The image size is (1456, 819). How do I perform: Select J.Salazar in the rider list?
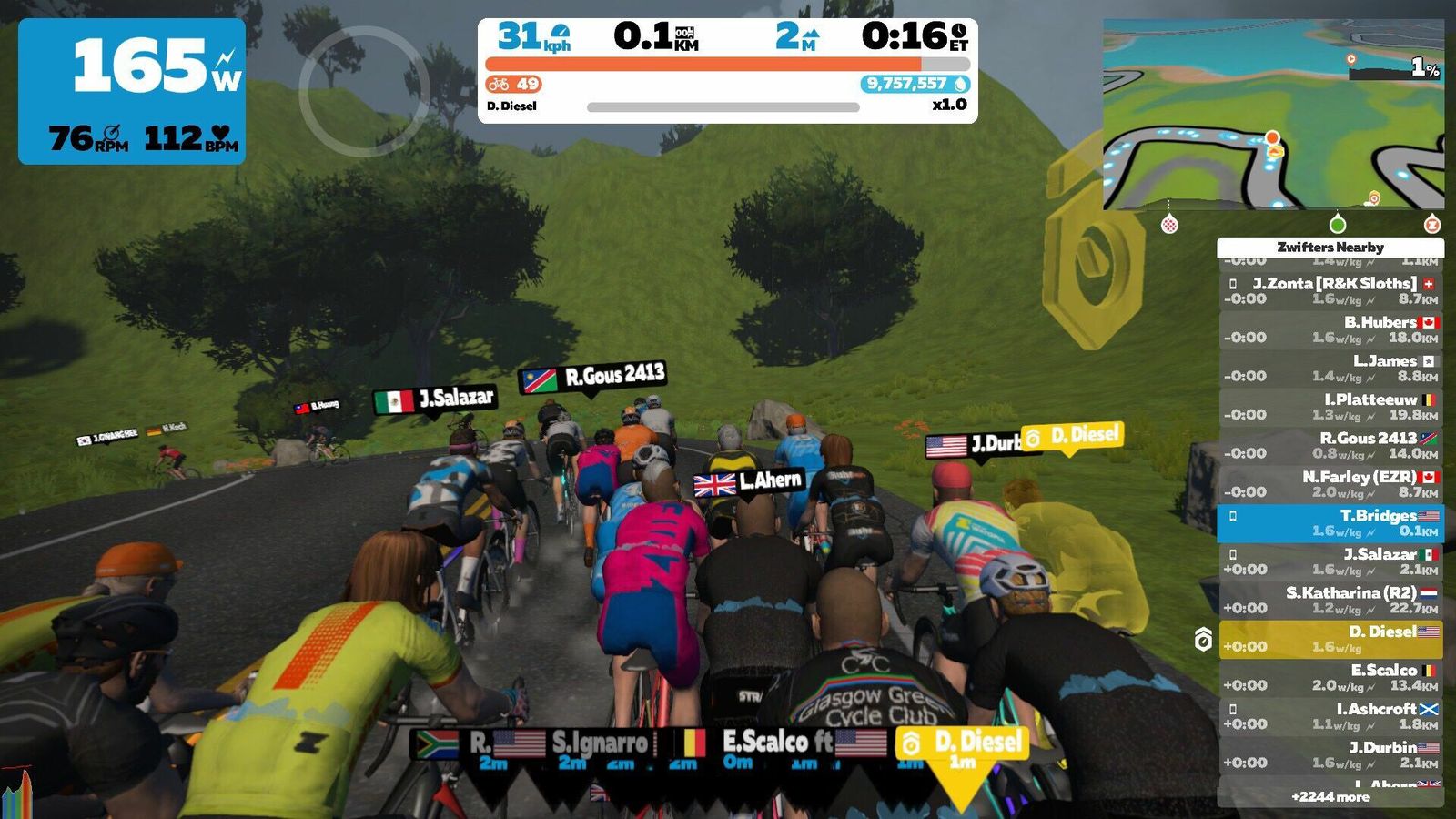[1330, 561]
